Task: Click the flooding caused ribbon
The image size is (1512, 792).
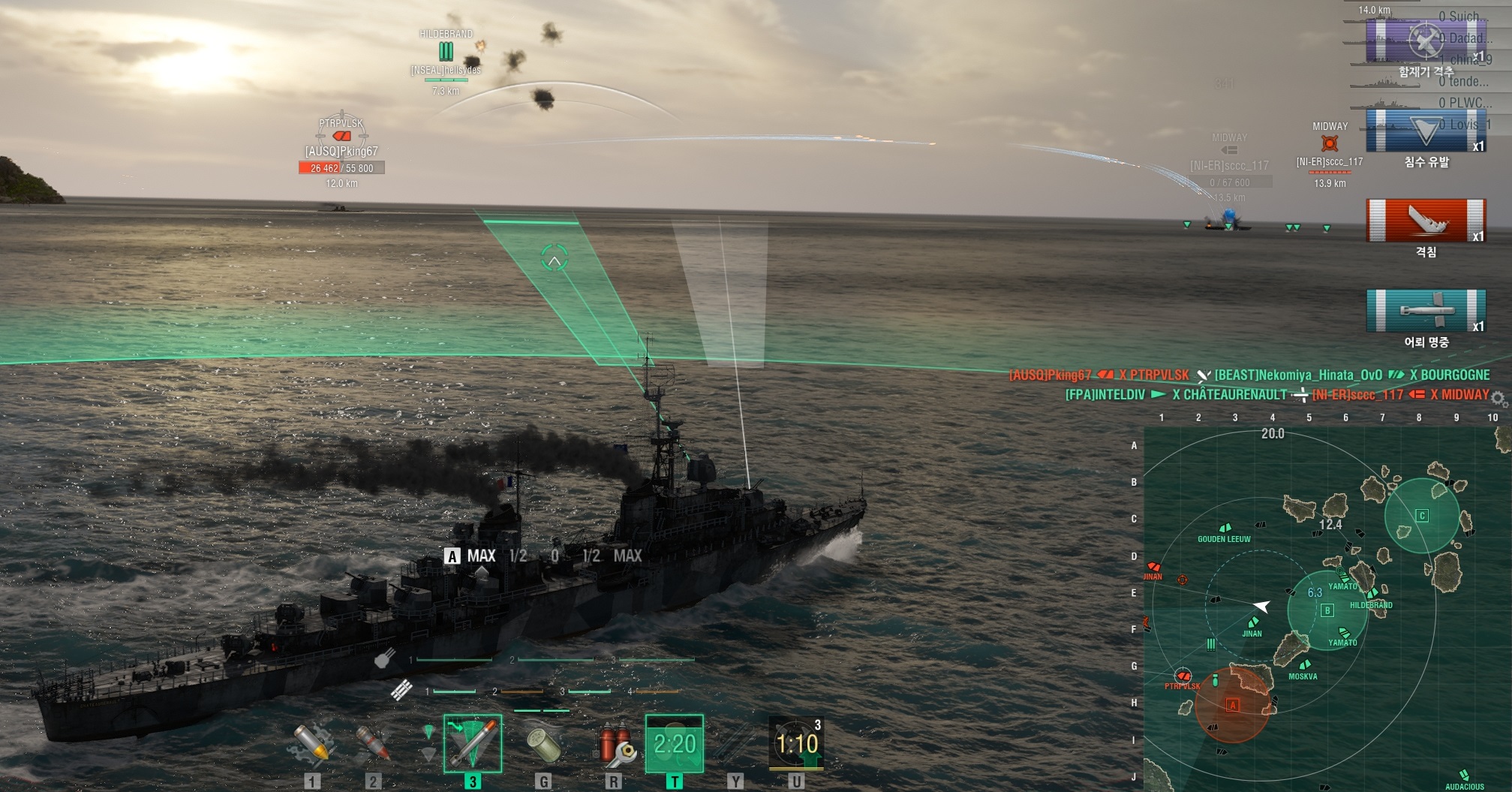Action: [1426, 131]
